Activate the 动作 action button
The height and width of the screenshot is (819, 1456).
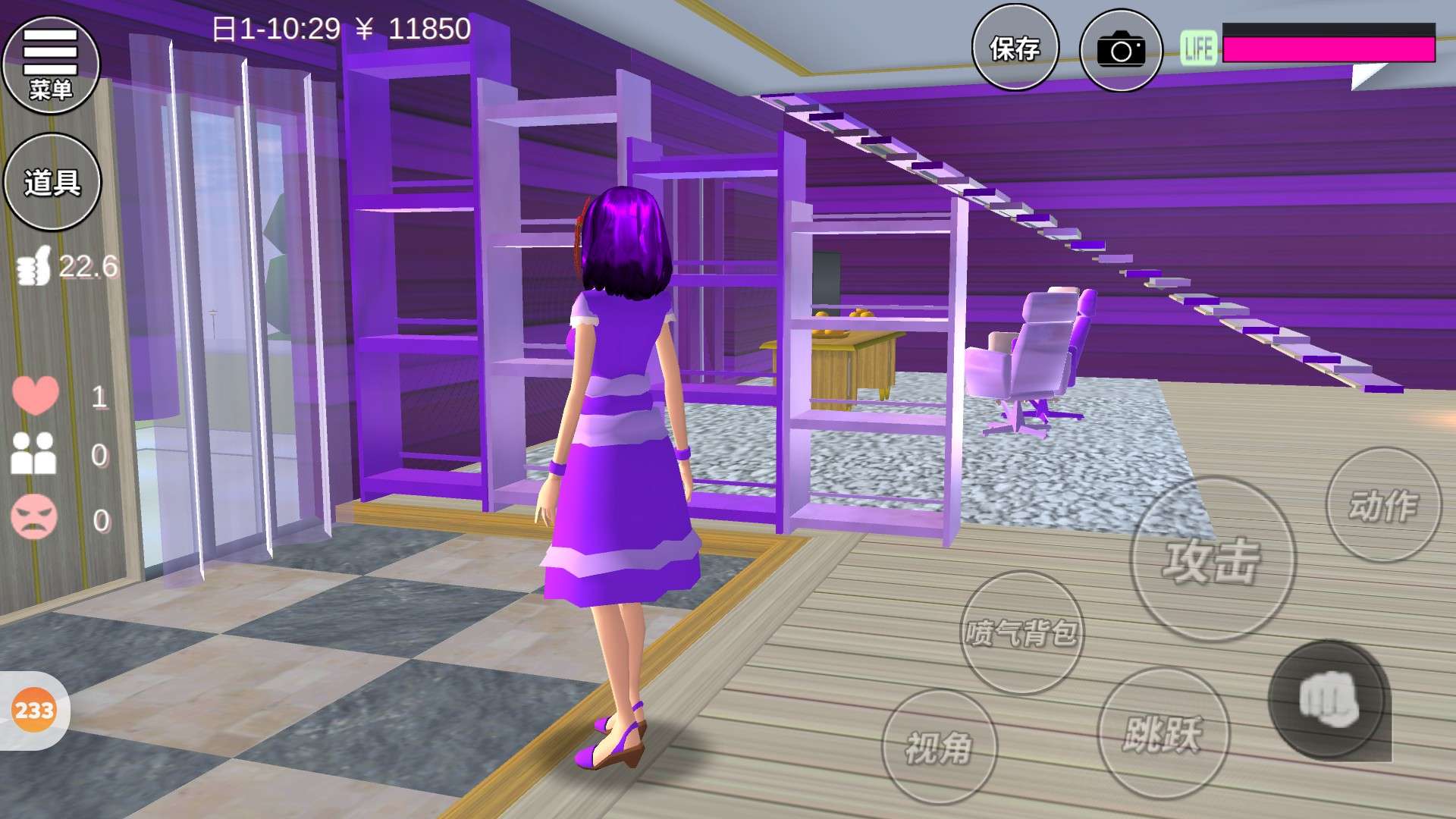tap(1382, 505)
